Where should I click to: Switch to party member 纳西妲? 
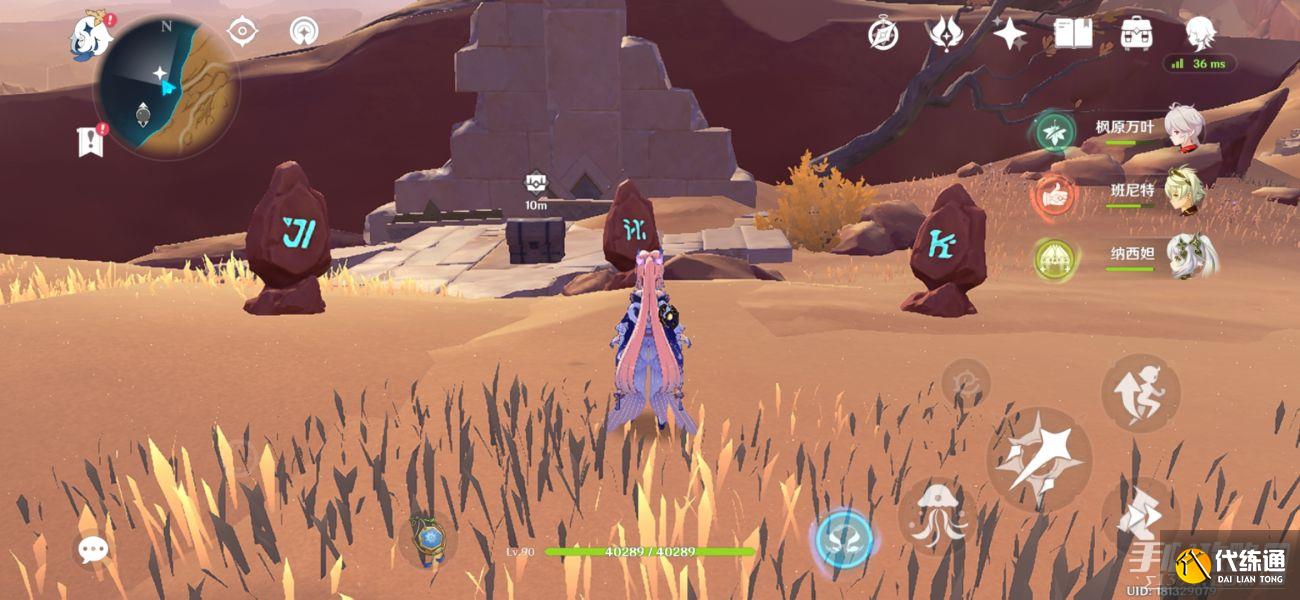tap(1186, 255)
